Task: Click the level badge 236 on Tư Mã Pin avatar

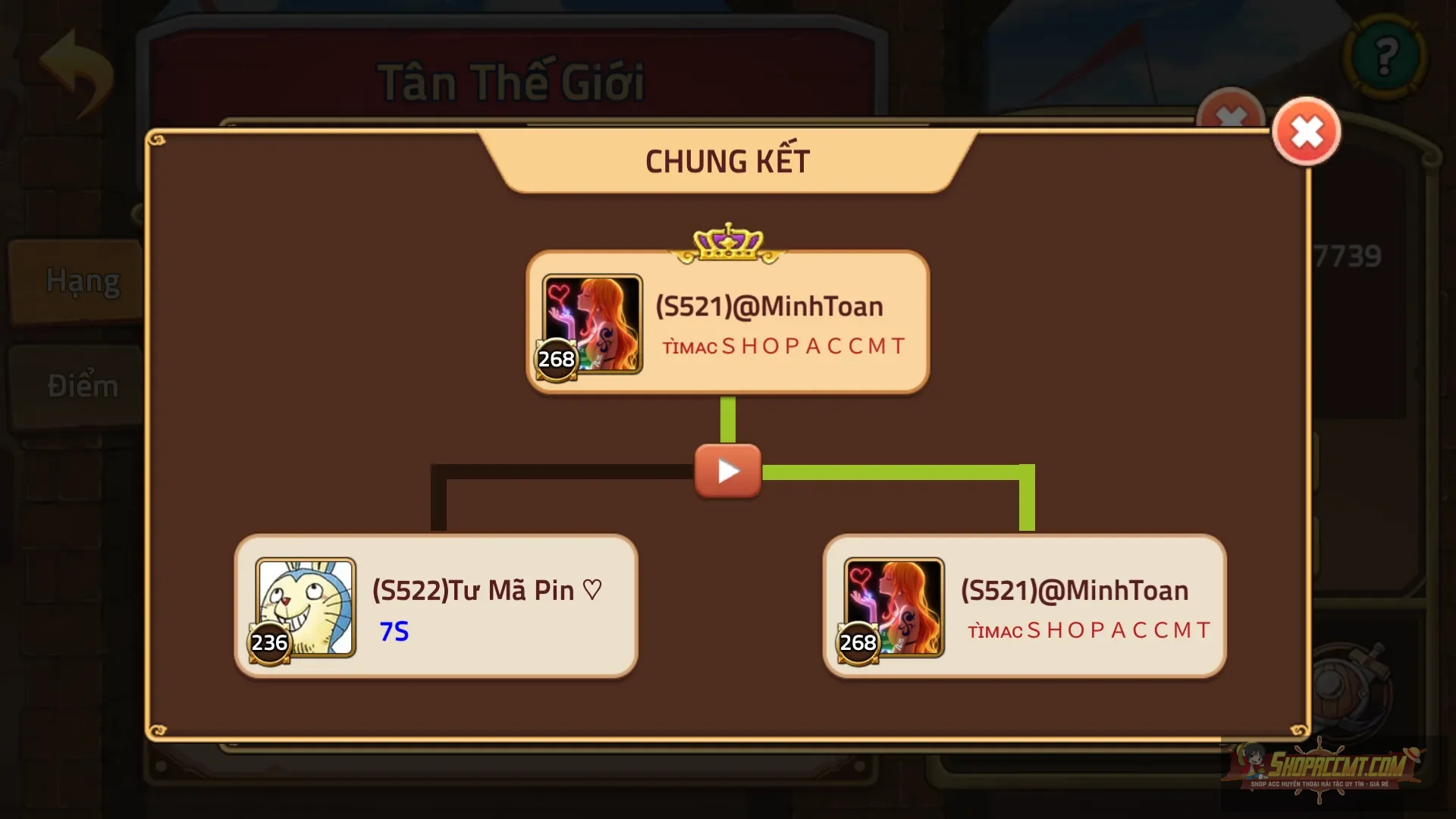Action: coord(269,644)
